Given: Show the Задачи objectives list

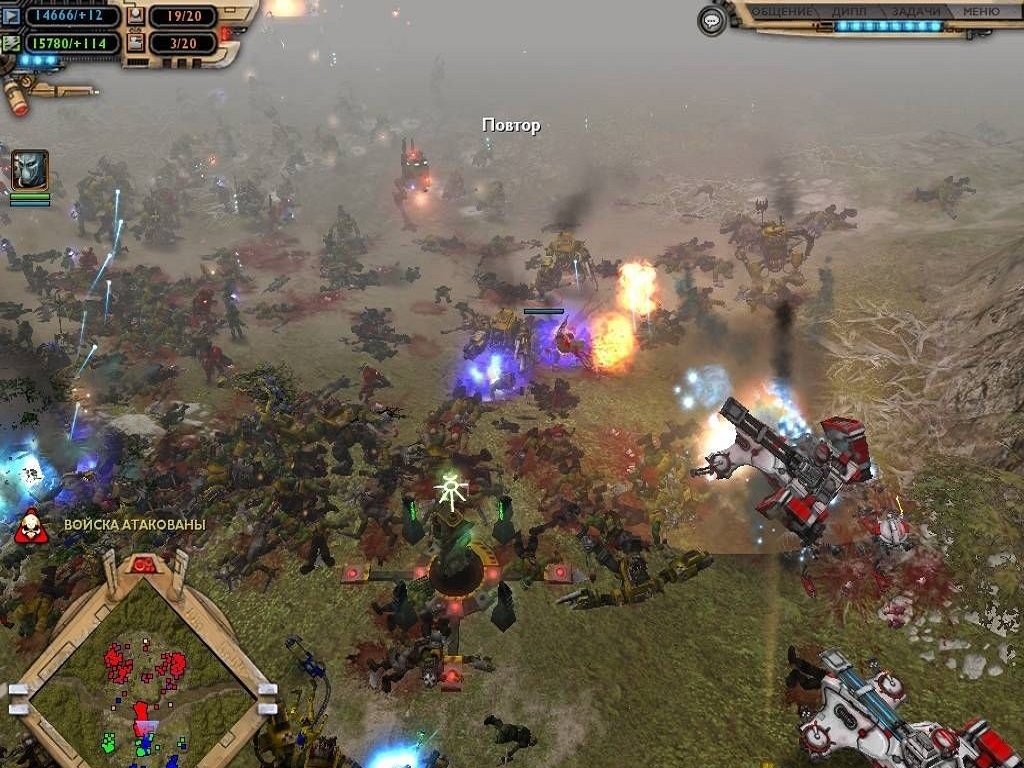Looking at the screenshot, I should coord(915,12).
